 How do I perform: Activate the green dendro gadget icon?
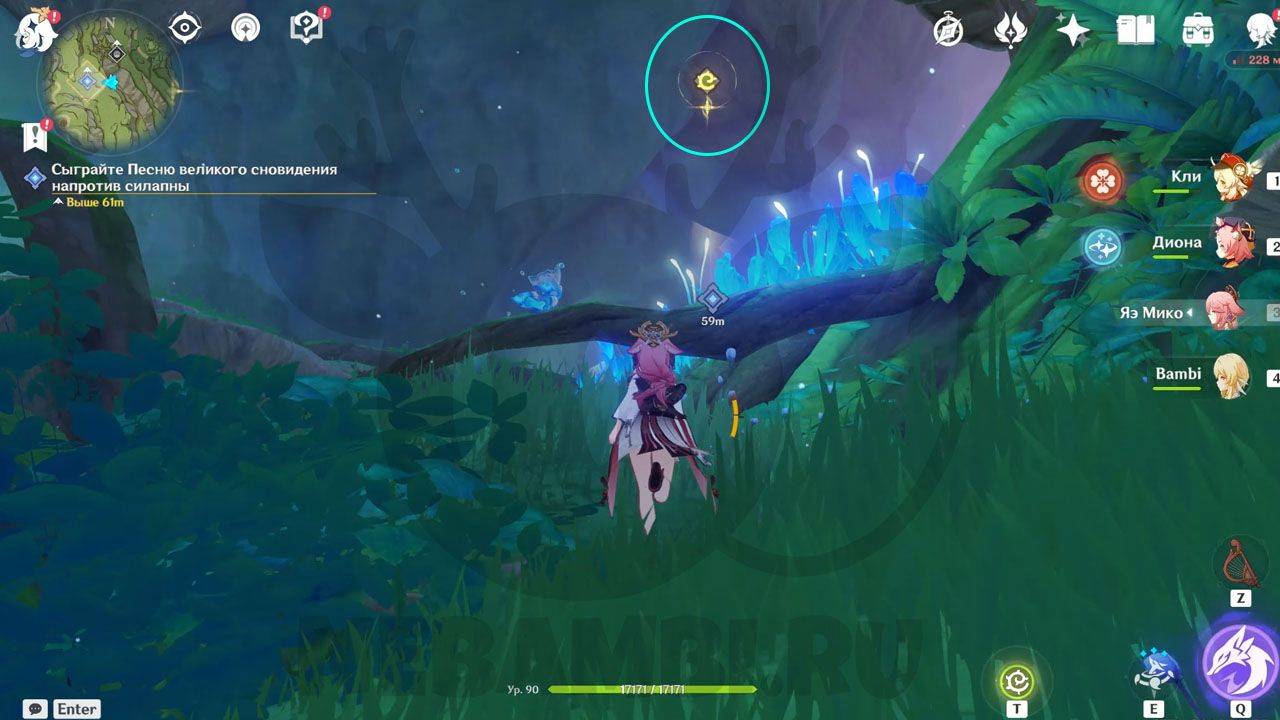click(1017, 680)
